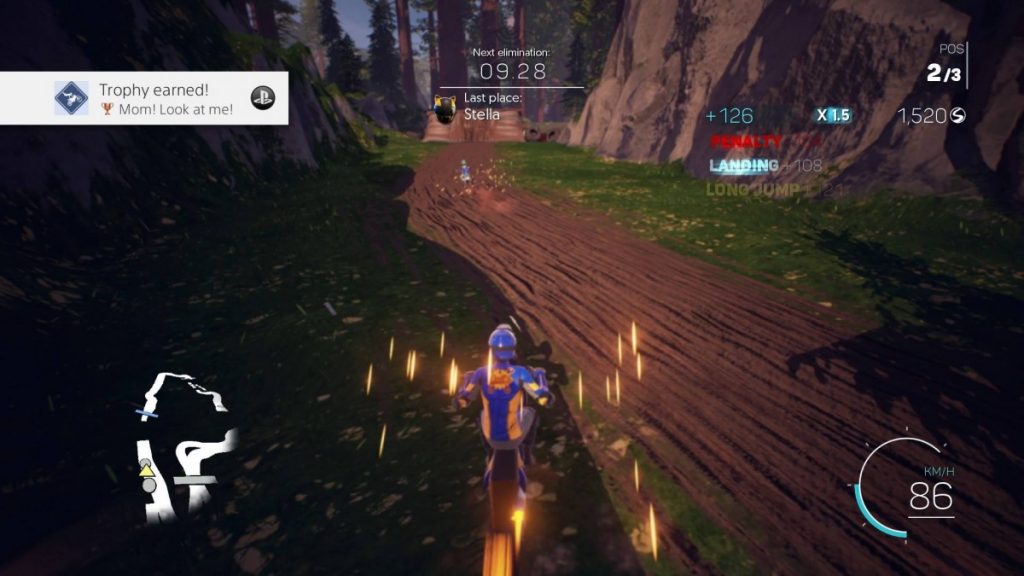The width and height of the screenshot is (1024, 576).
Task: Click the PlayStation logo on the notification
Action: (x=263, y=98)
